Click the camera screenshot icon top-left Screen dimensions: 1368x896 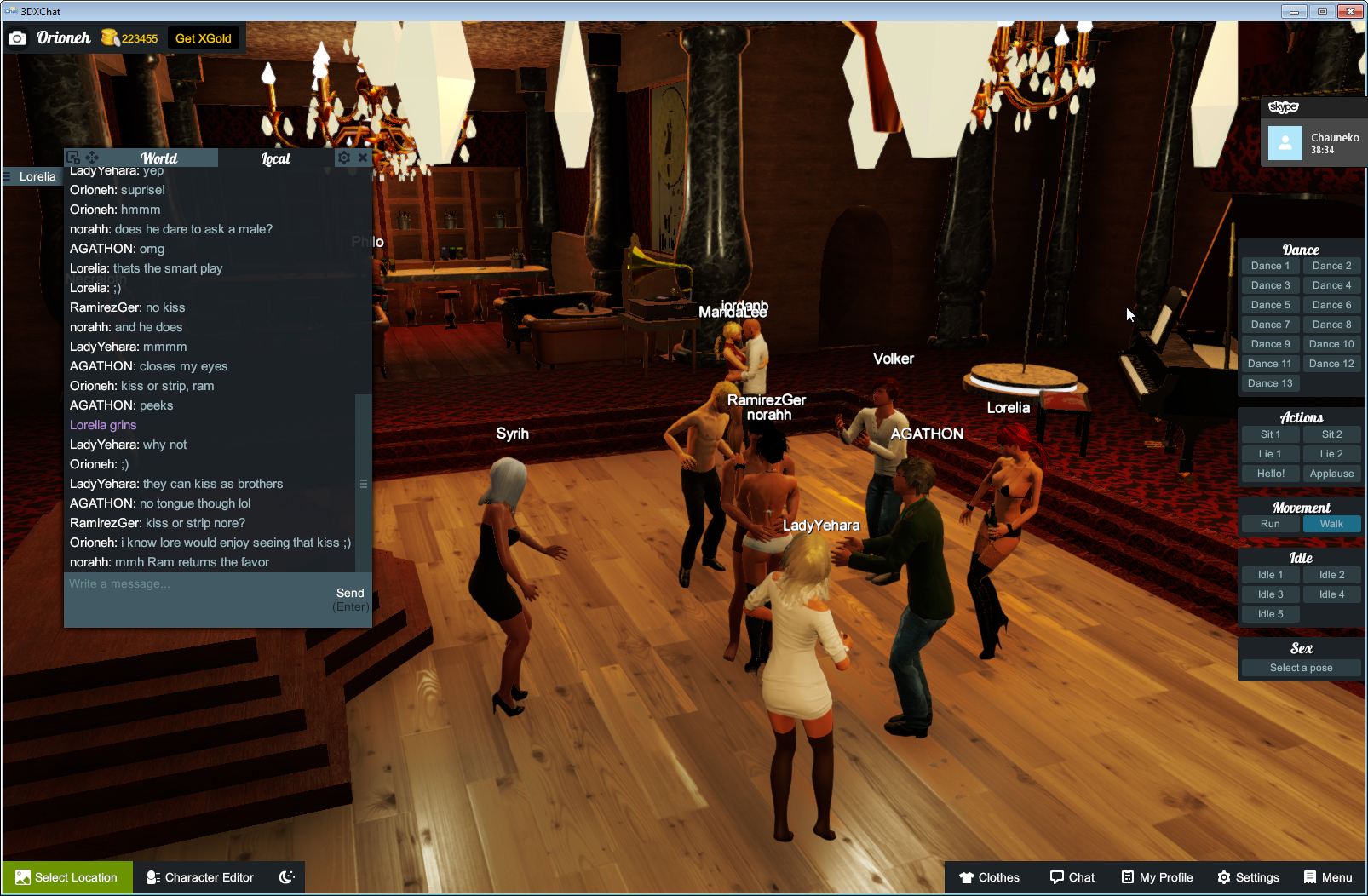pos(17,37)
